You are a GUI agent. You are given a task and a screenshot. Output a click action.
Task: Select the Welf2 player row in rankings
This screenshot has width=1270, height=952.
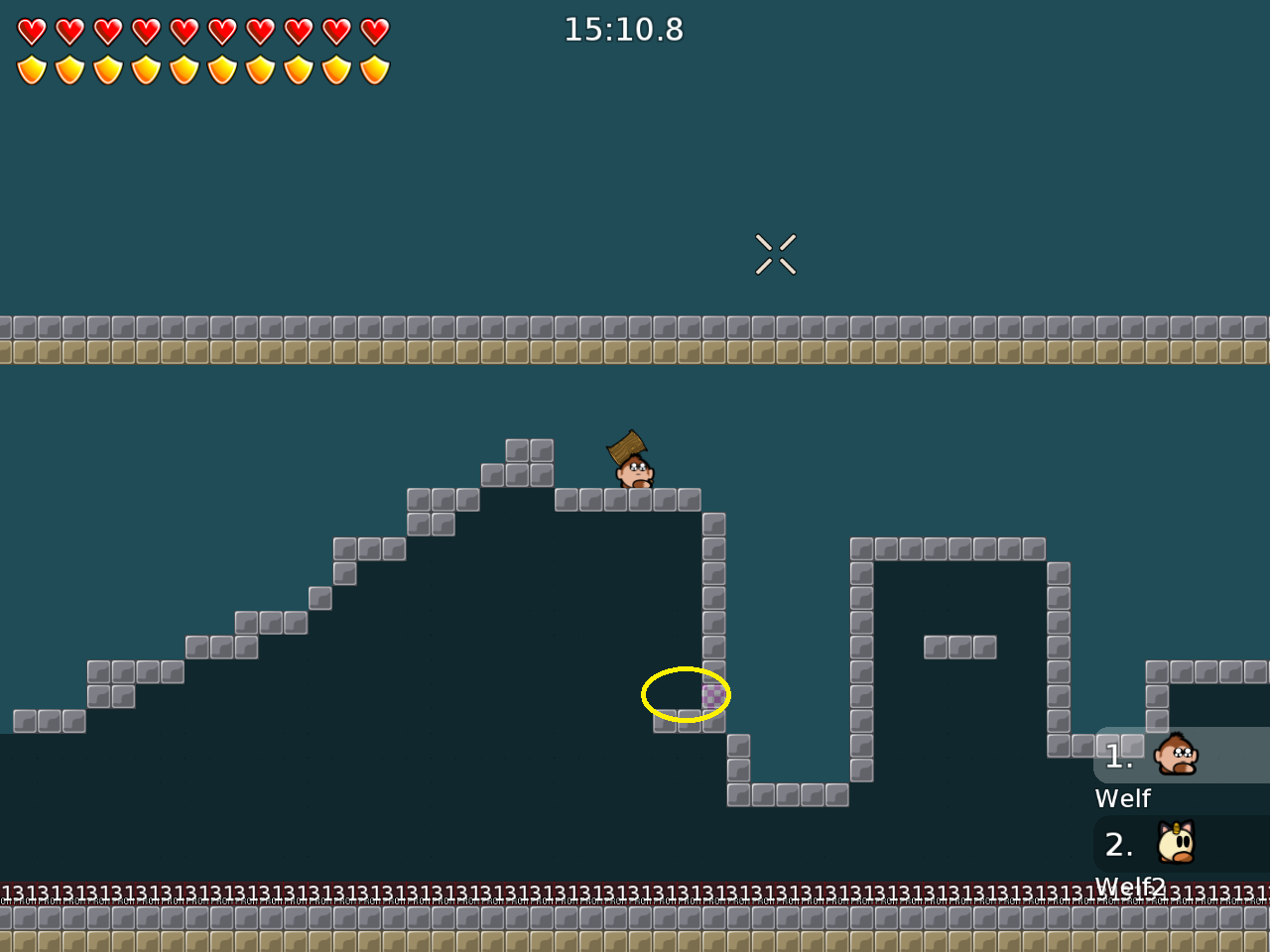point(1181,844)
